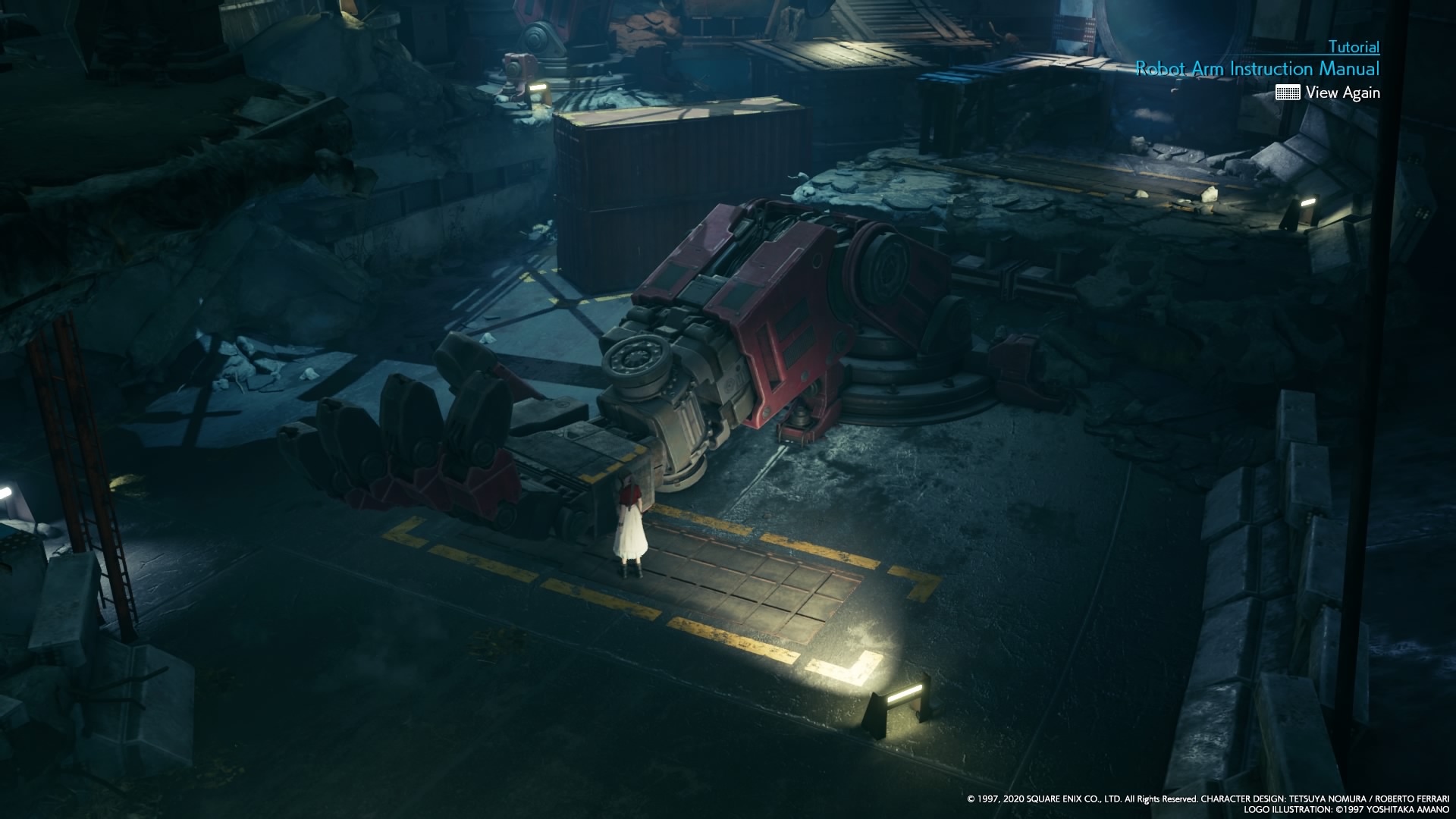
Task: Open the Robot Arm Instruction Manual title
Action: [x=1258, y=68]
